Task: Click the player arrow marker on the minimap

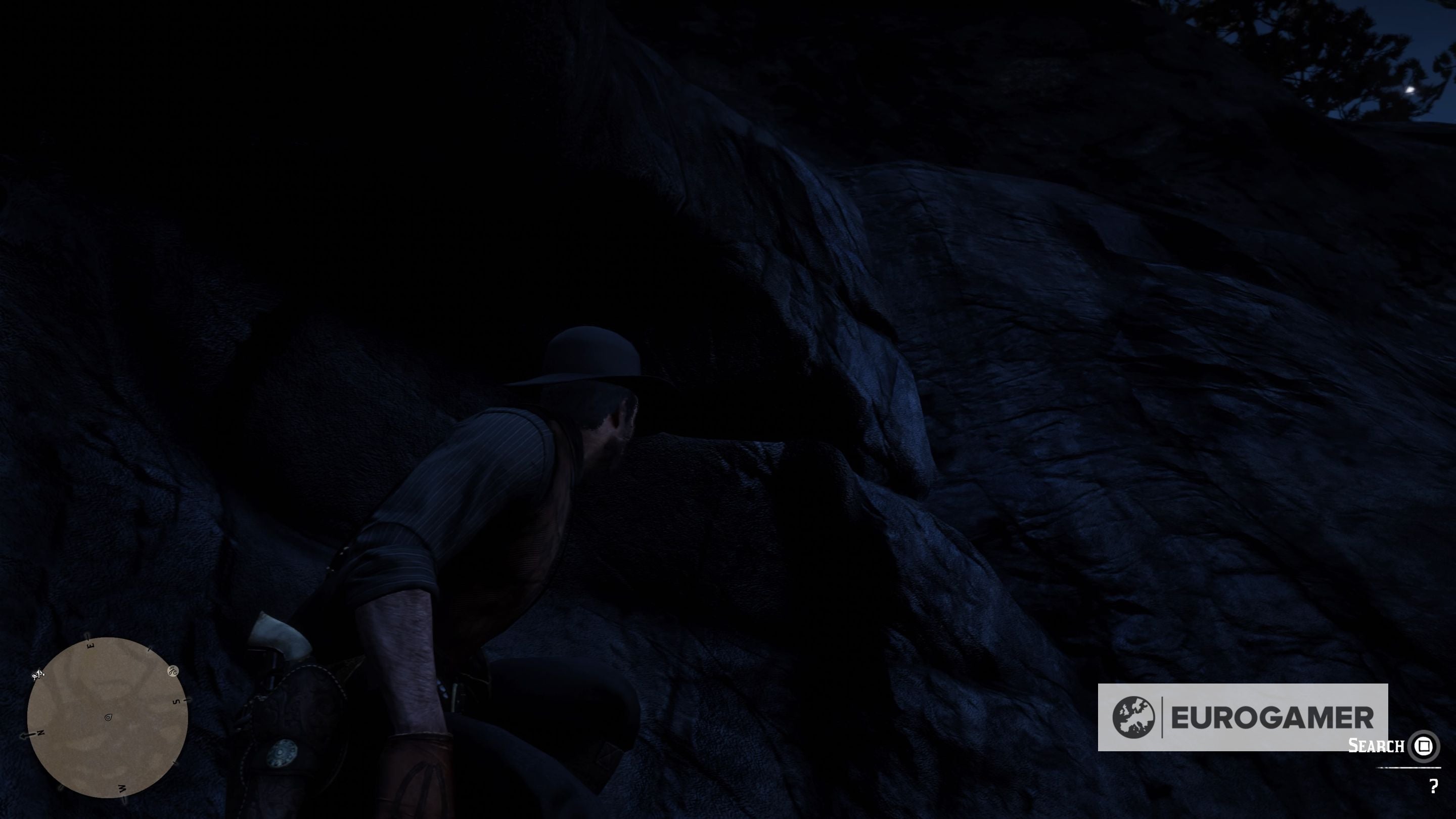Action: 108,717
